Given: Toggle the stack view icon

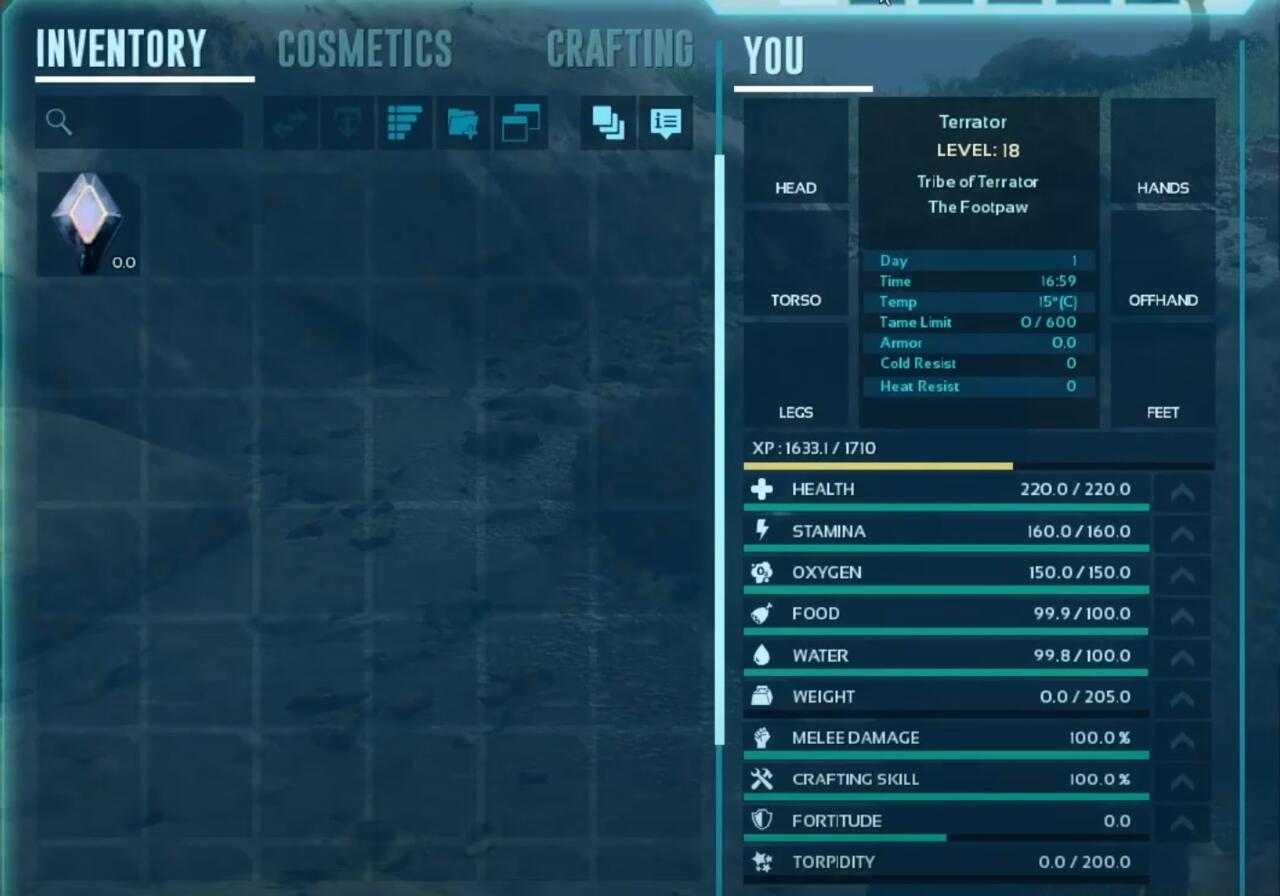Looking at the screenshot, I should click(x=607, y=122).
